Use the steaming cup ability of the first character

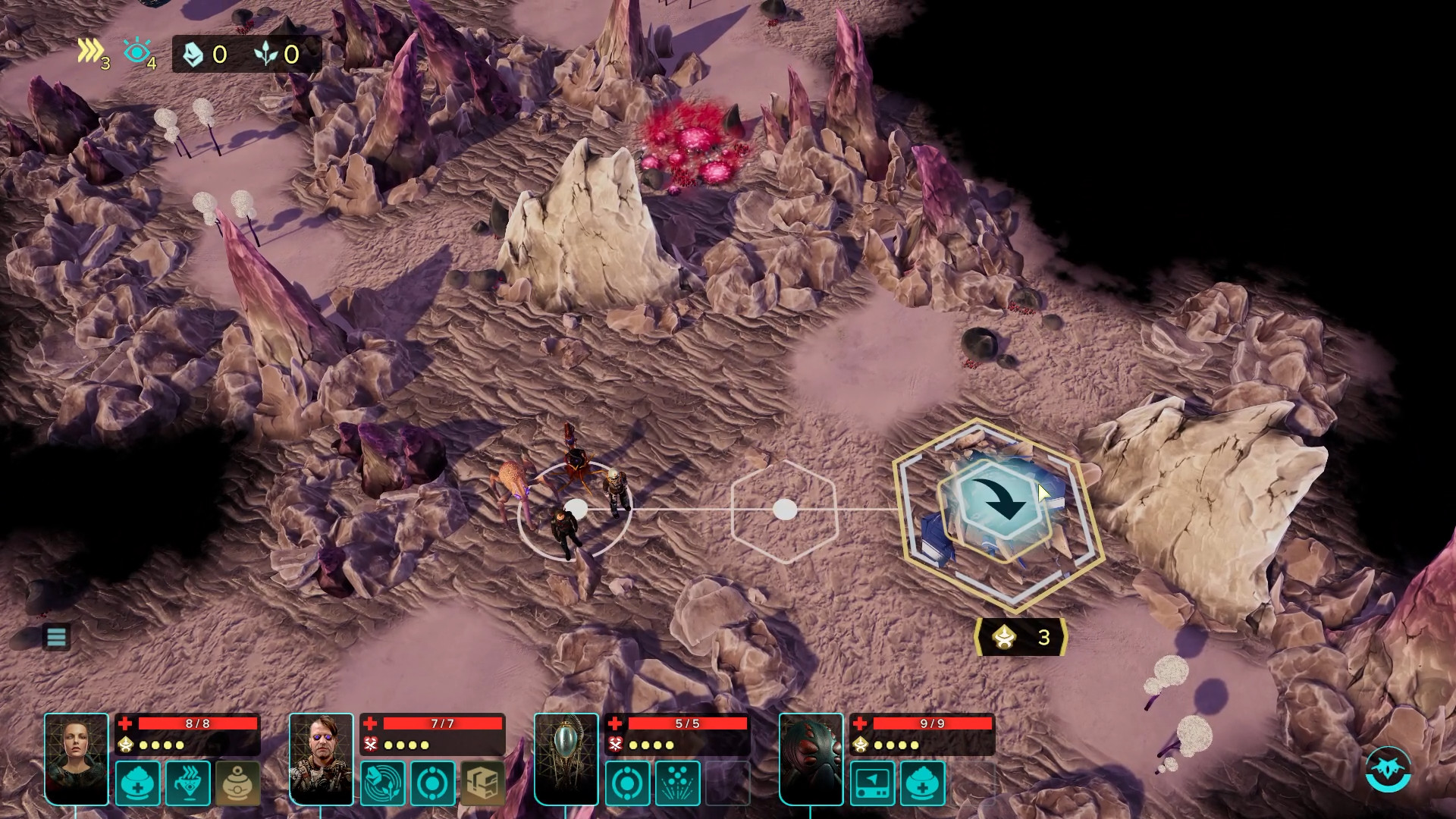click(x=189, y=783)
